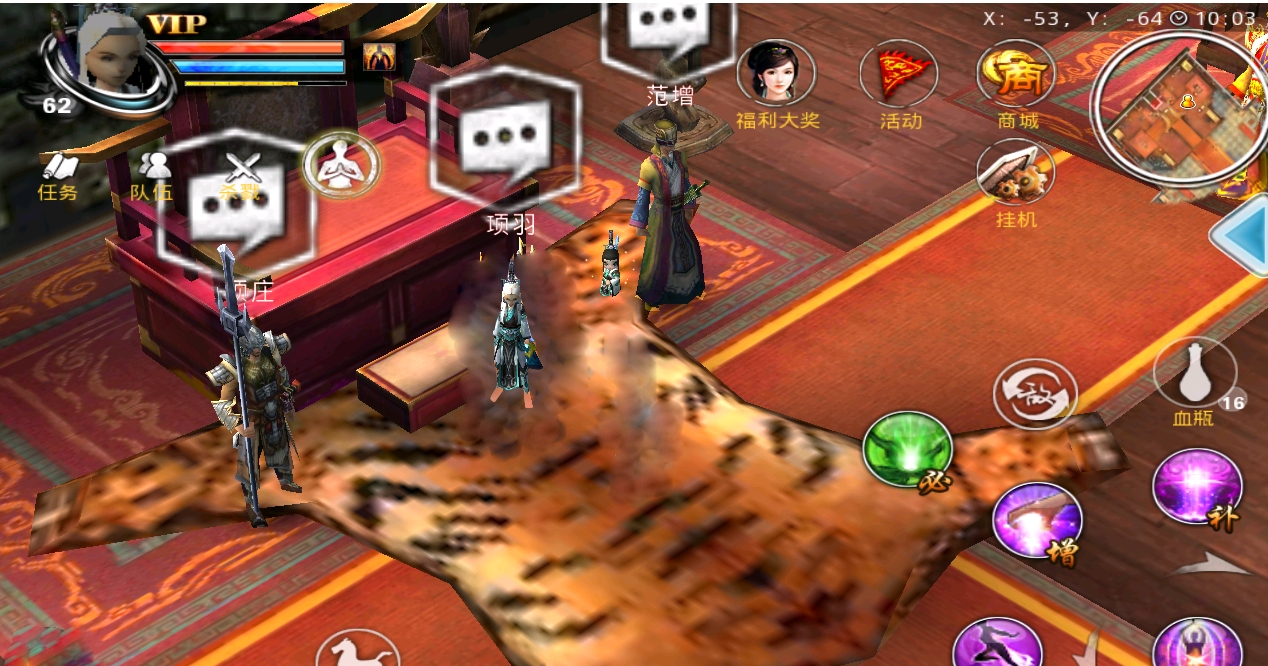The width and height of the screenshot is (1268, 666).
Task: Open the 队伍 team panel
Action: pyautogui.click(x=152, y=175)
